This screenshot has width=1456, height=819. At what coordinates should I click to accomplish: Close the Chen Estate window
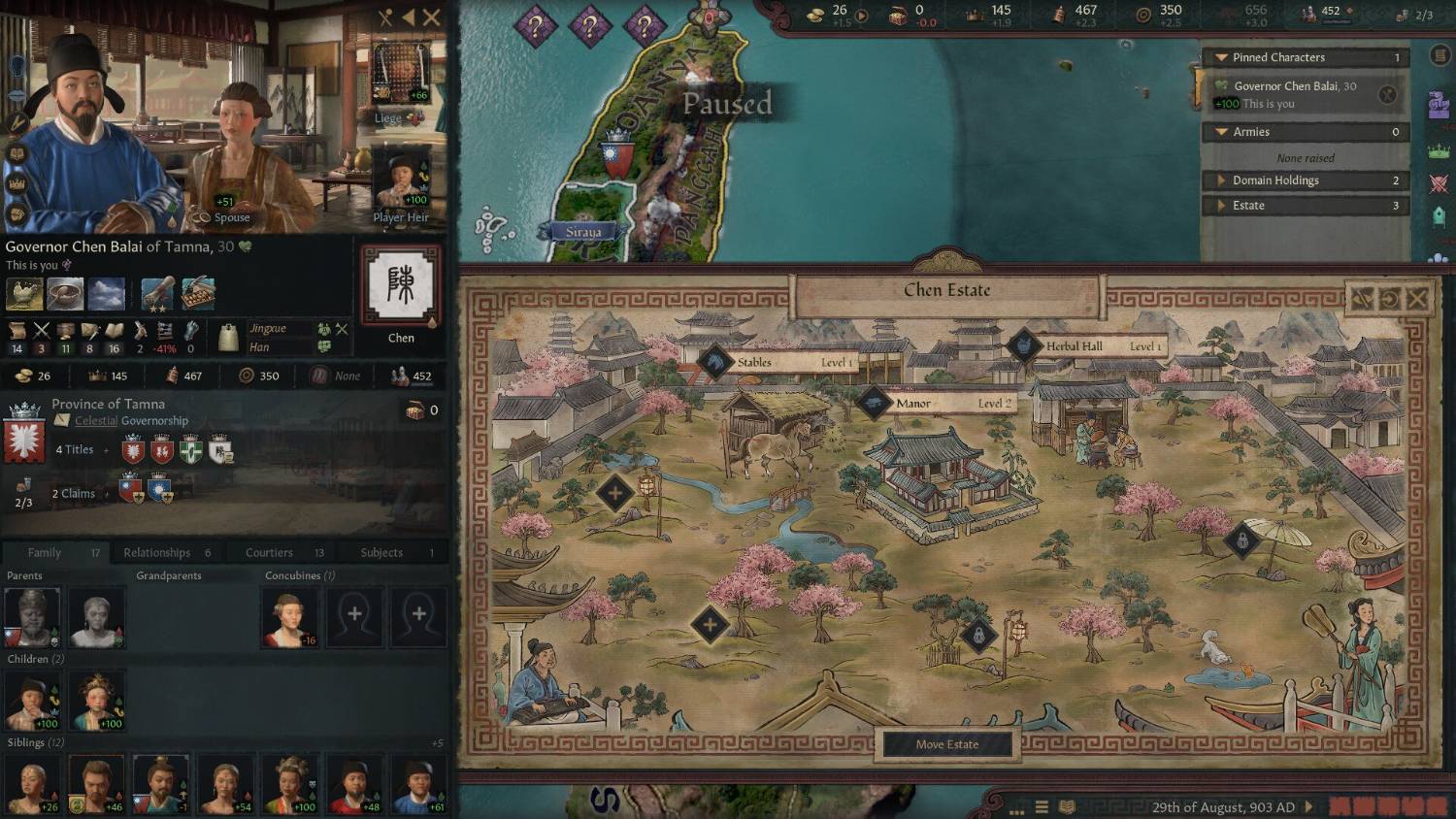coord(1416,298)
